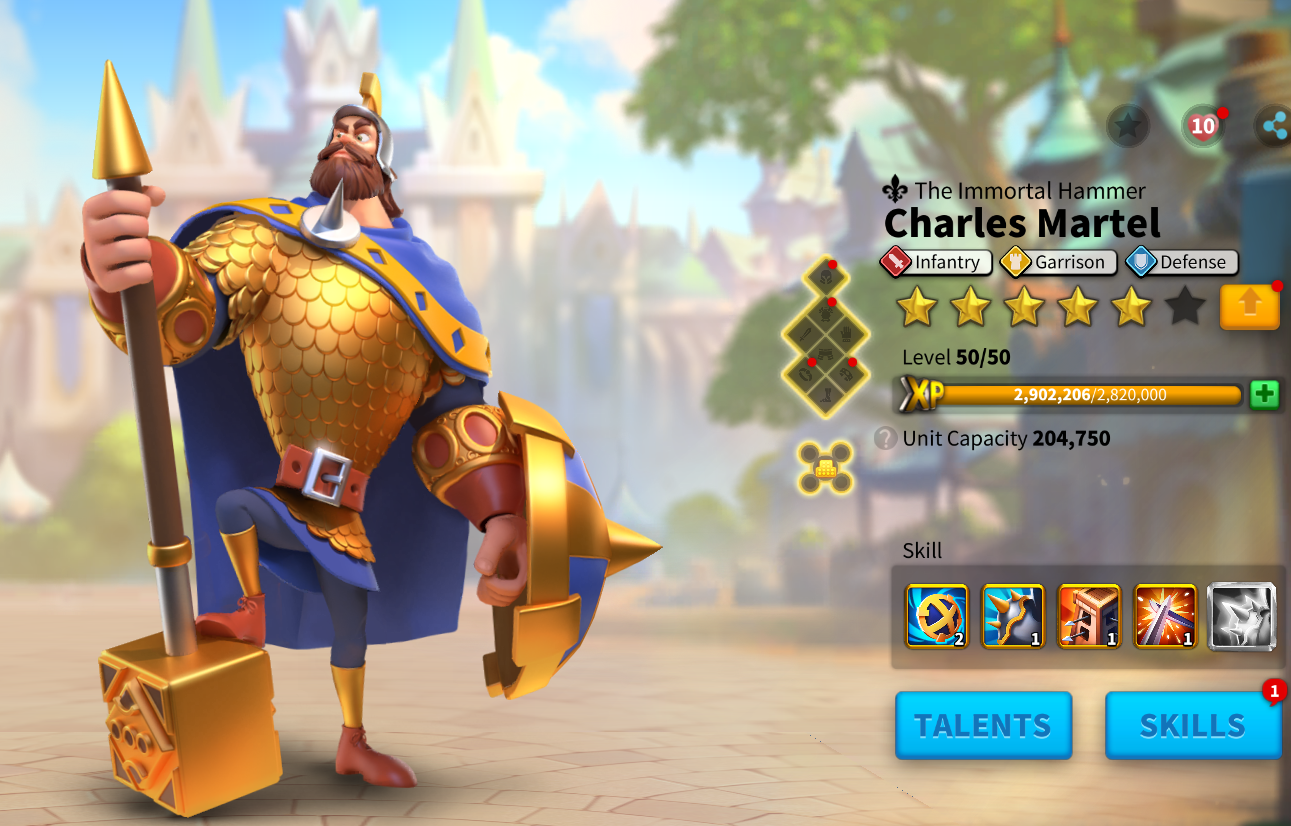Open the red badge showing 10
This screenshot has width=1291, height=826.
[x=1203, y=126]
